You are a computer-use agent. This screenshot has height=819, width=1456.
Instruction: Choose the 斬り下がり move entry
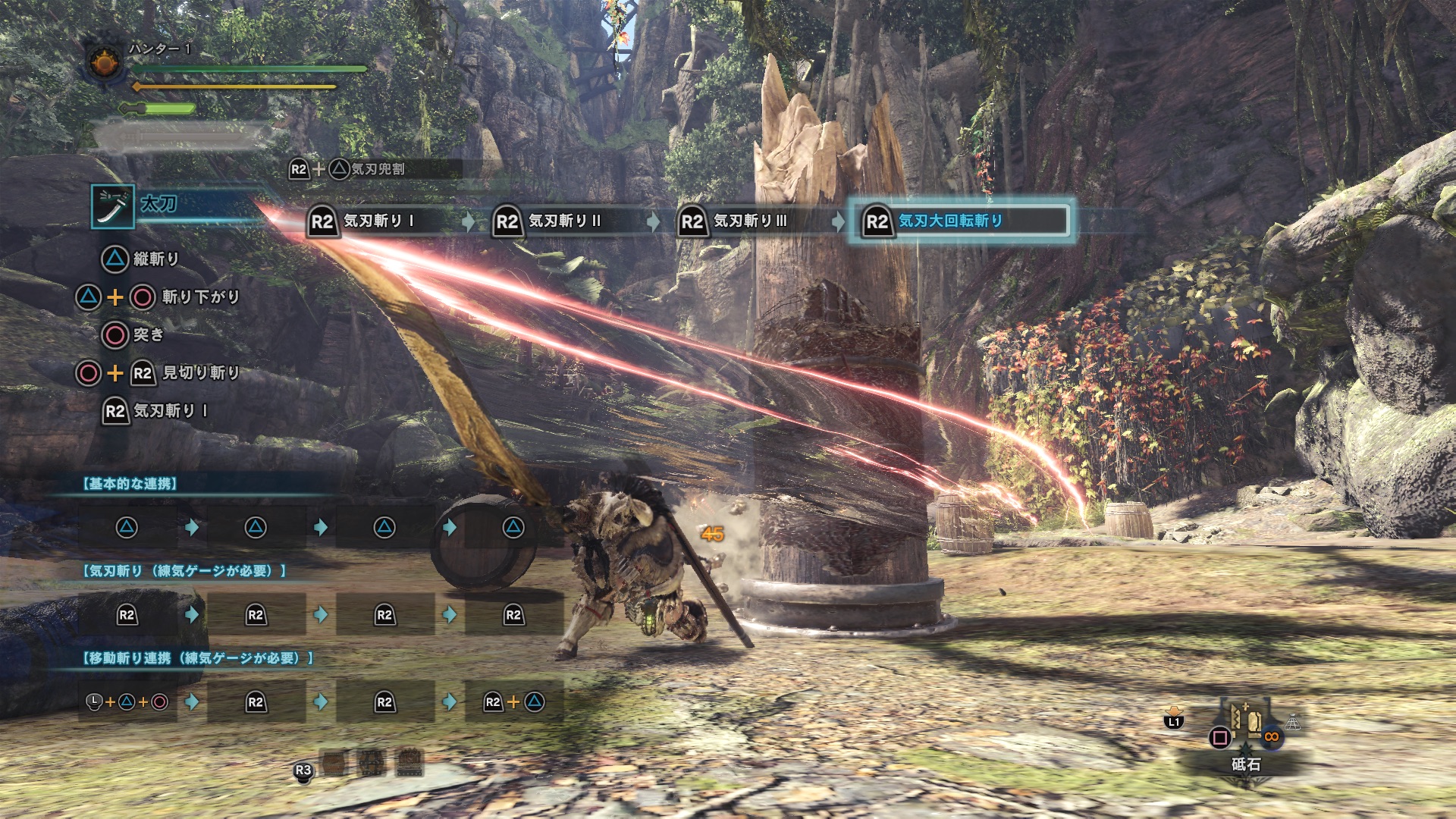pyautogui.click(x=200, y=297)
